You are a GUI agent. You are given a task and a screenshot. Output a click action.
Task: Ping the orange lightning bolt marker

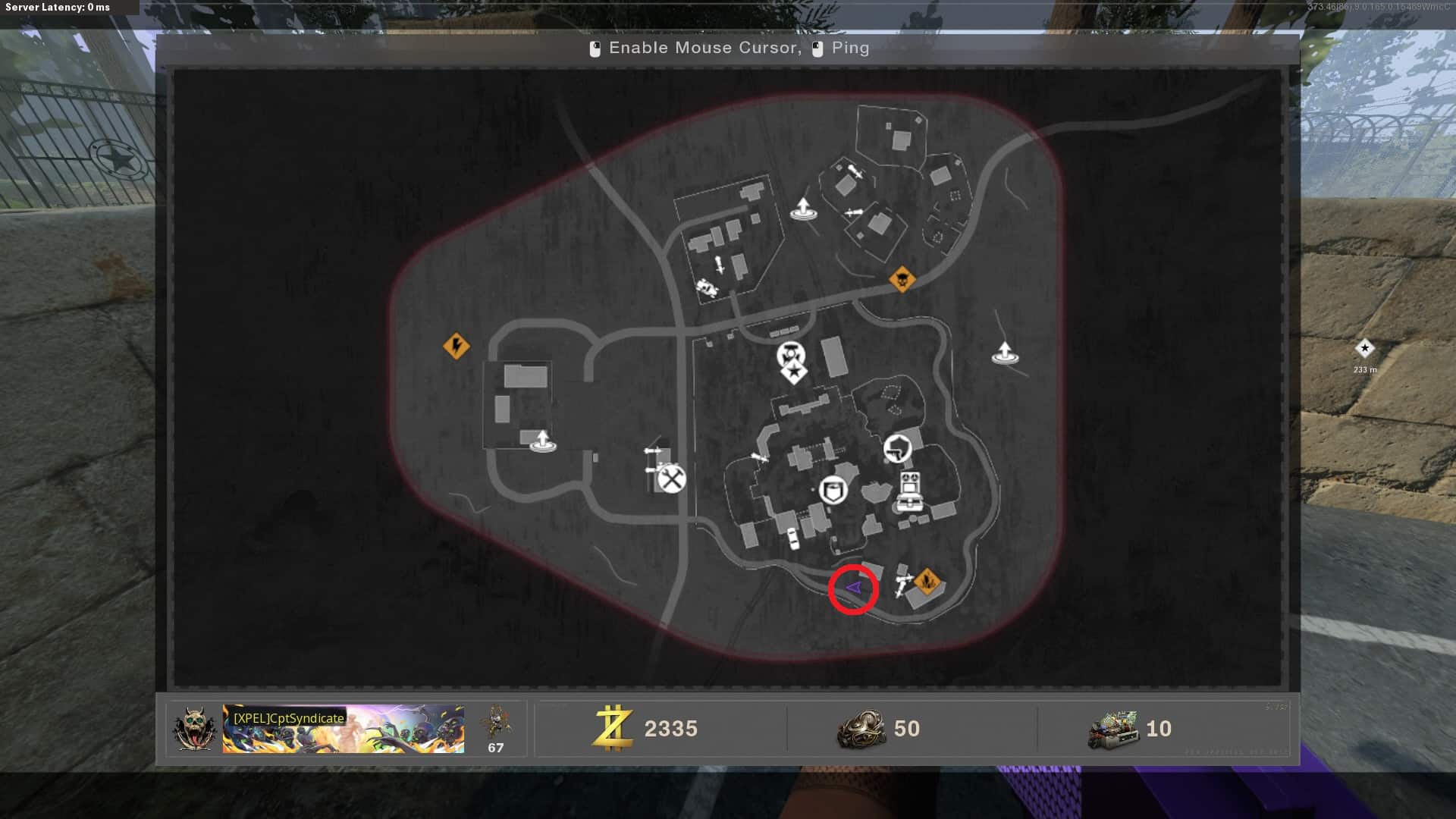[x=456, y=347]
